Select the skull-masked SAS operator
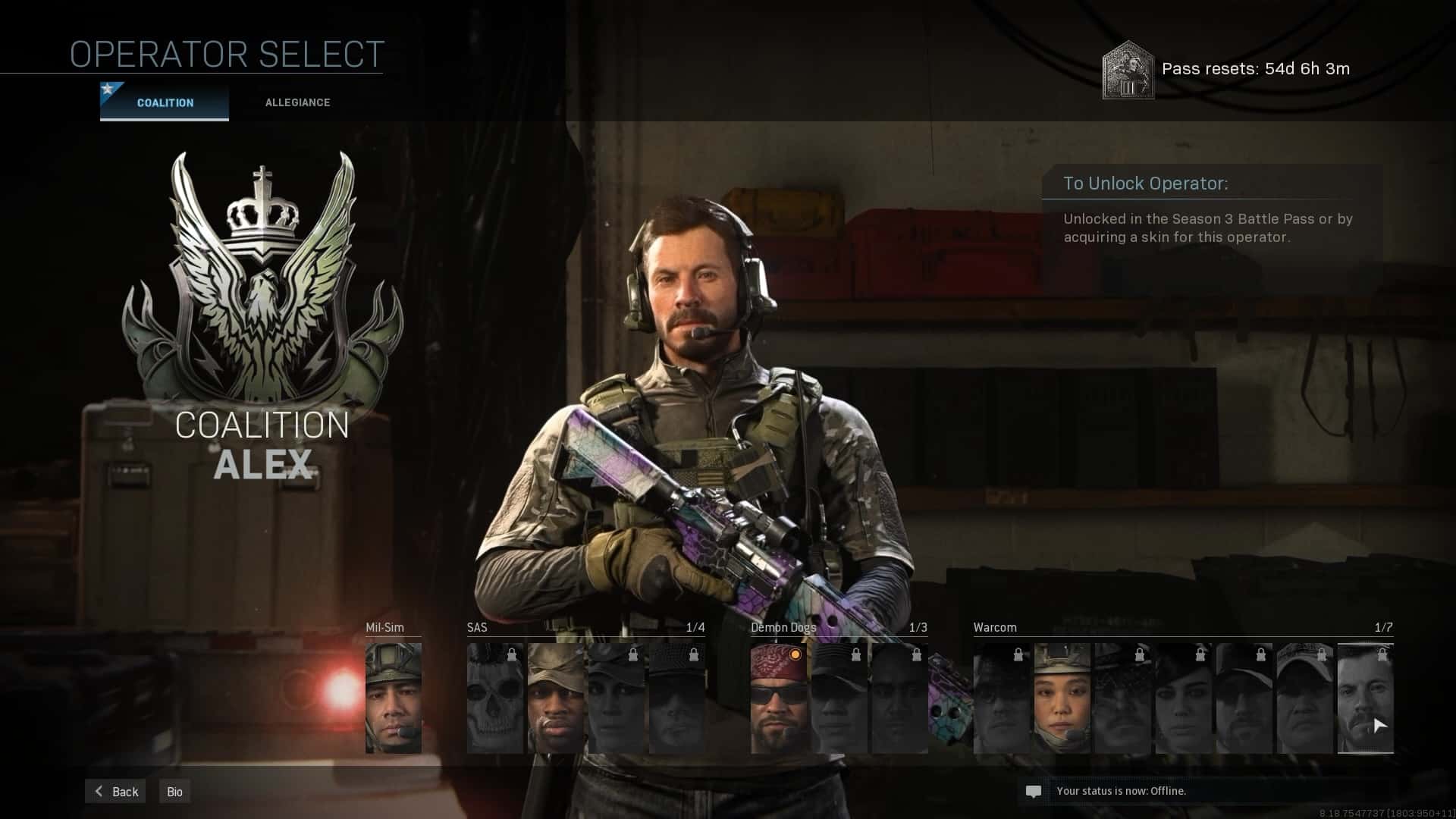 point(495,698)
